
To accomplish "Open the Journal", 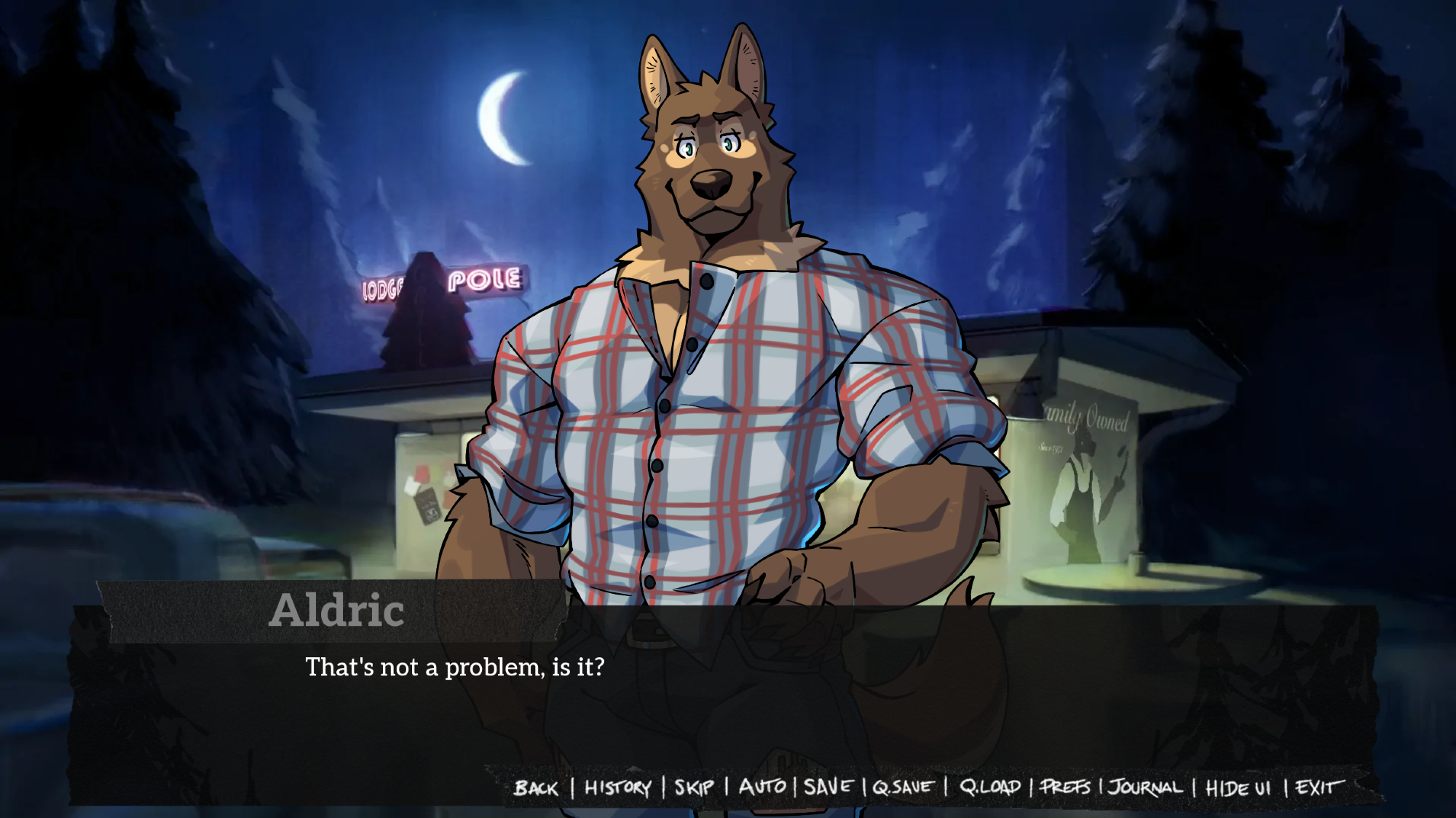I will pos(1145,787).
